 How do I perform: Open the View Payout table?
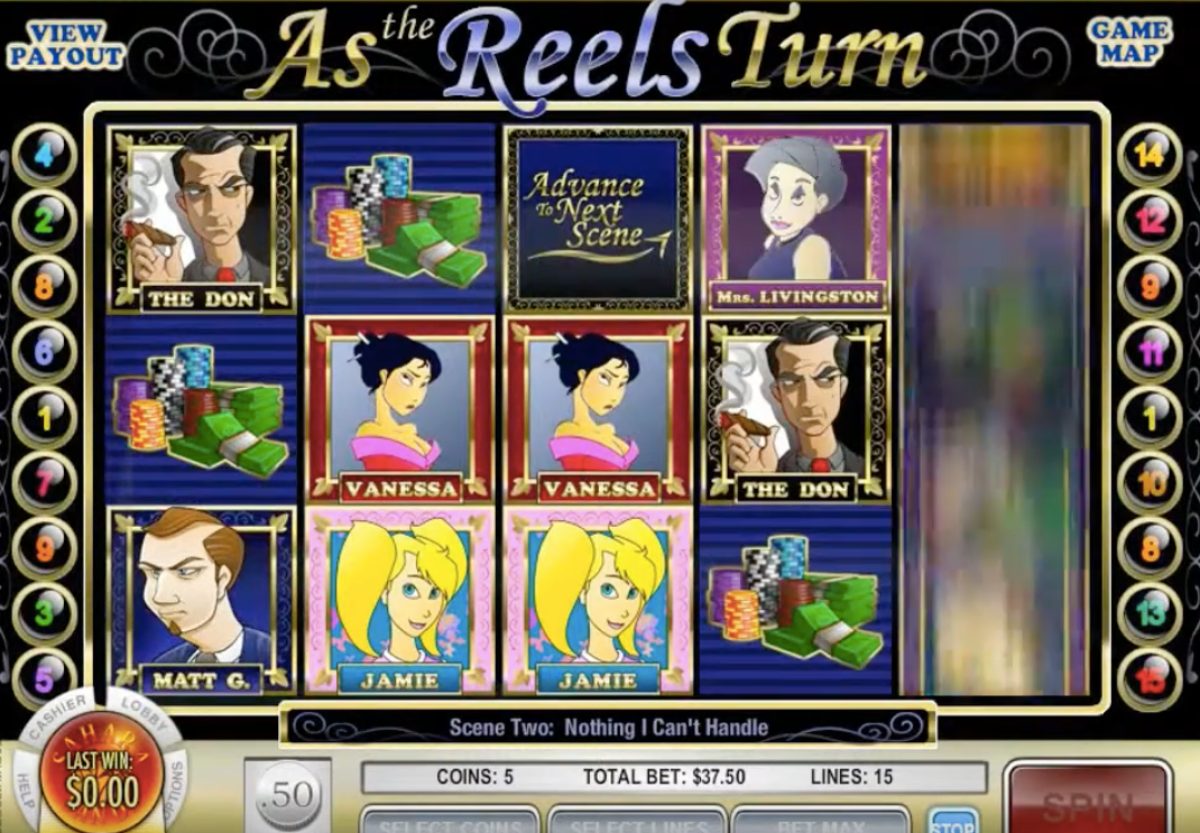click(x=66, y=45)
